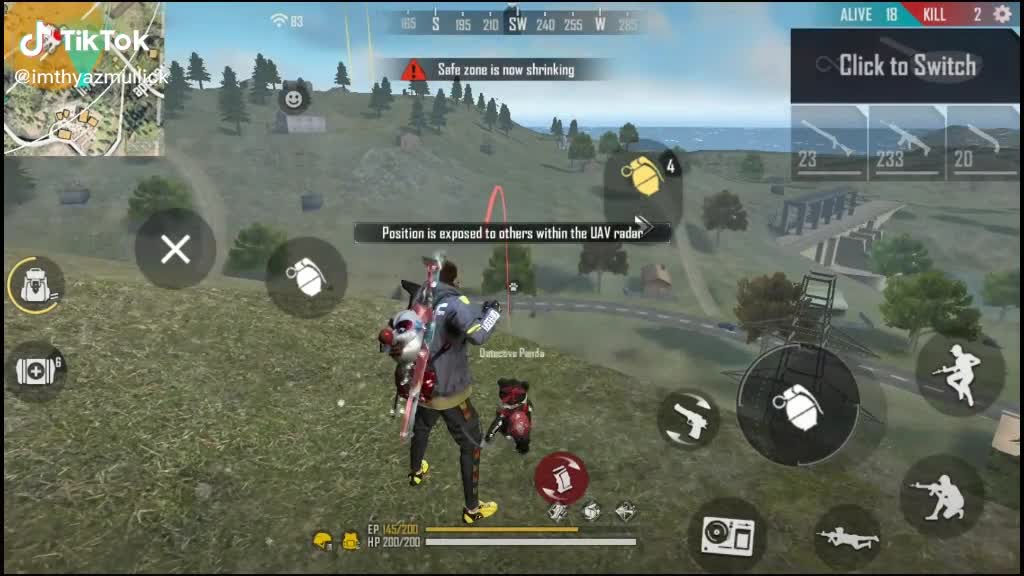This screenshot has height=576, width=1024.
Task: Open settings with the gear icon
Action: 1001,14
